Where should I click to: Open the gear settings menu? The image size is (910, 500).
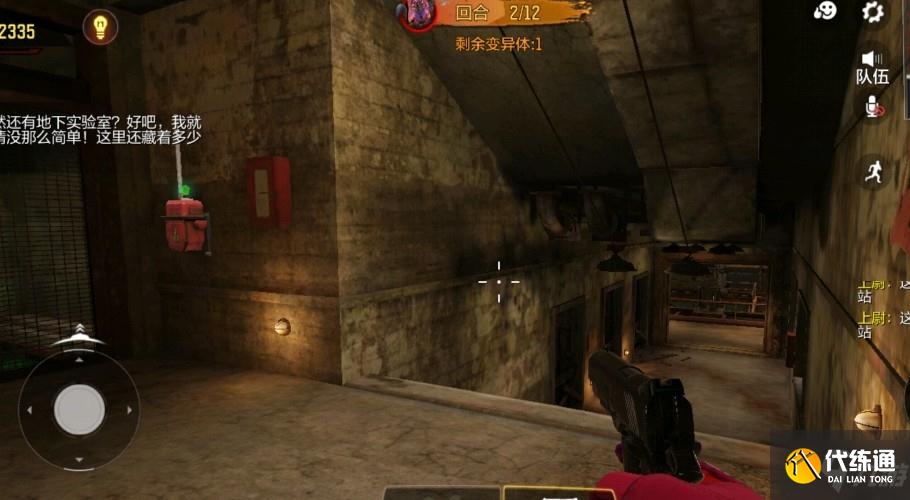873,12
